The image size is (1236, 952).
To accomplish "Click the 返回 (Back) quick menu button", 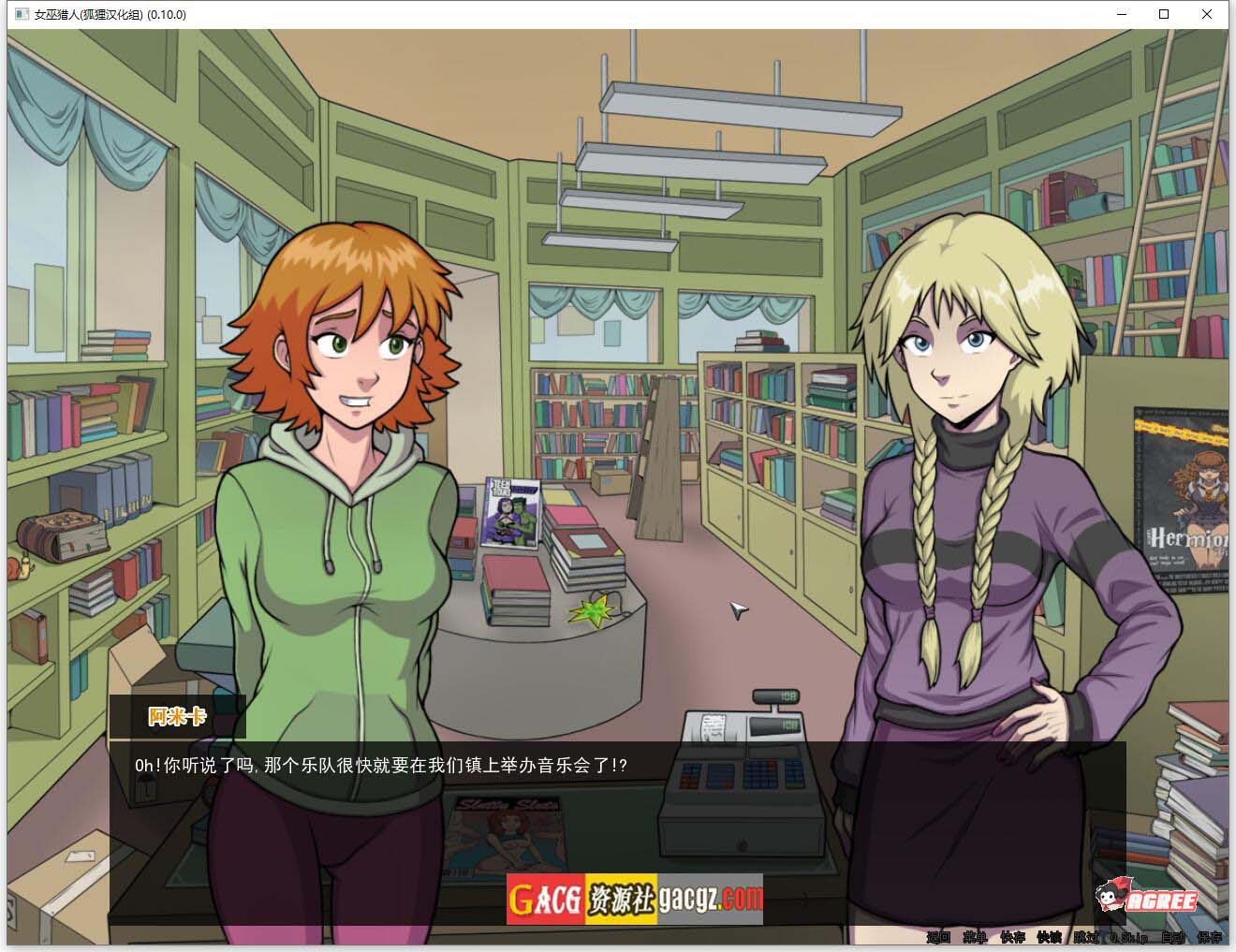I will click(x=938, y=937).
